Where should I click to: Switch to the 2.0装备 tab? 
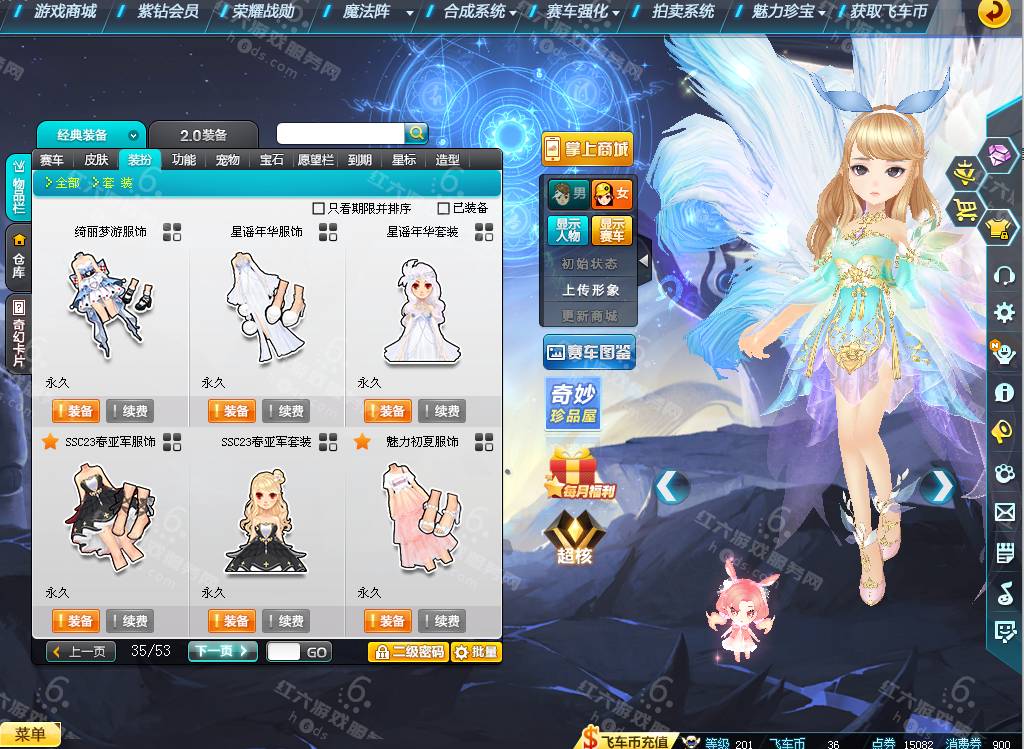pyautogui.click(x=203, y=135)
